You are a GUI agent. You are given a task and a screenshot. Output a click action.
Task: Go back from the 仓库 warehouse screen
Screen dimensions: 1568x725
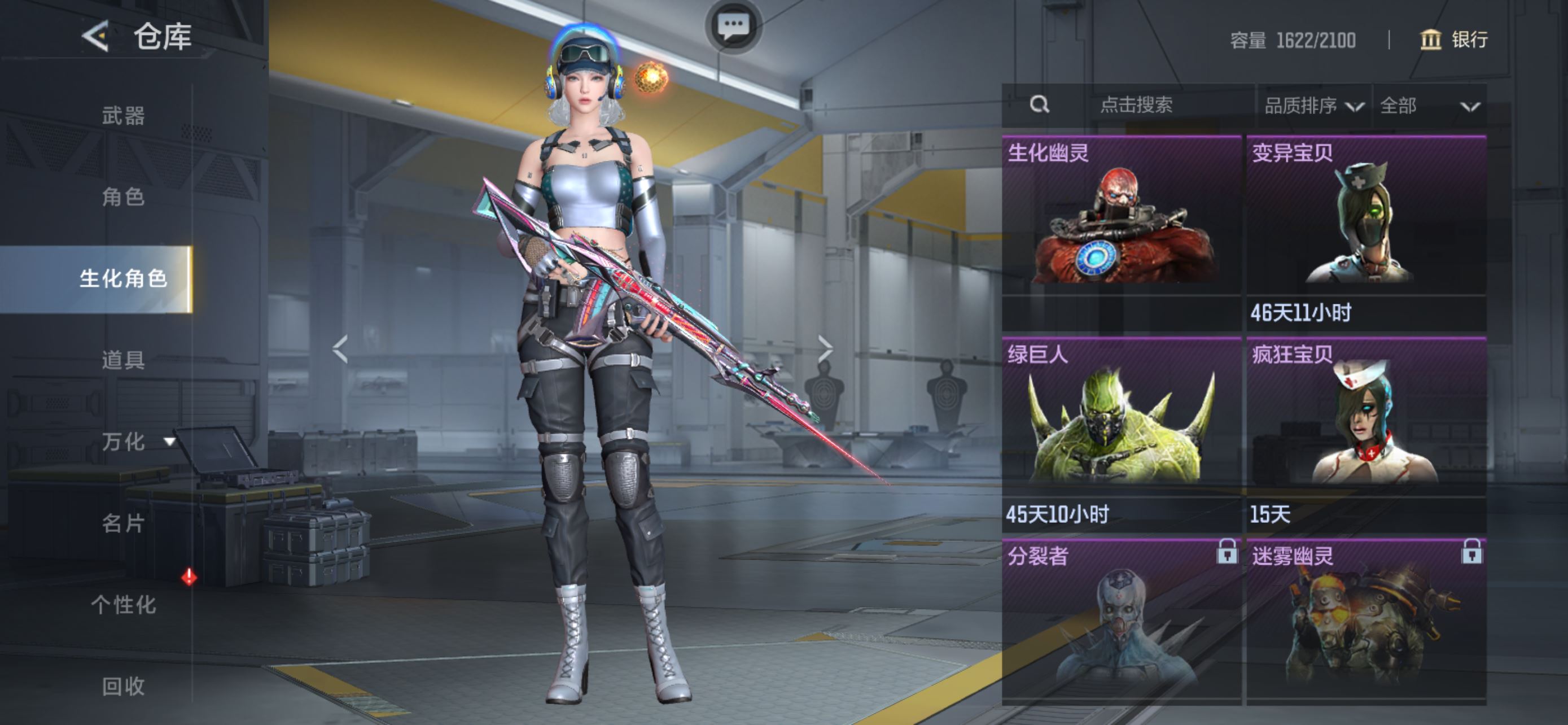pos(95,37)
